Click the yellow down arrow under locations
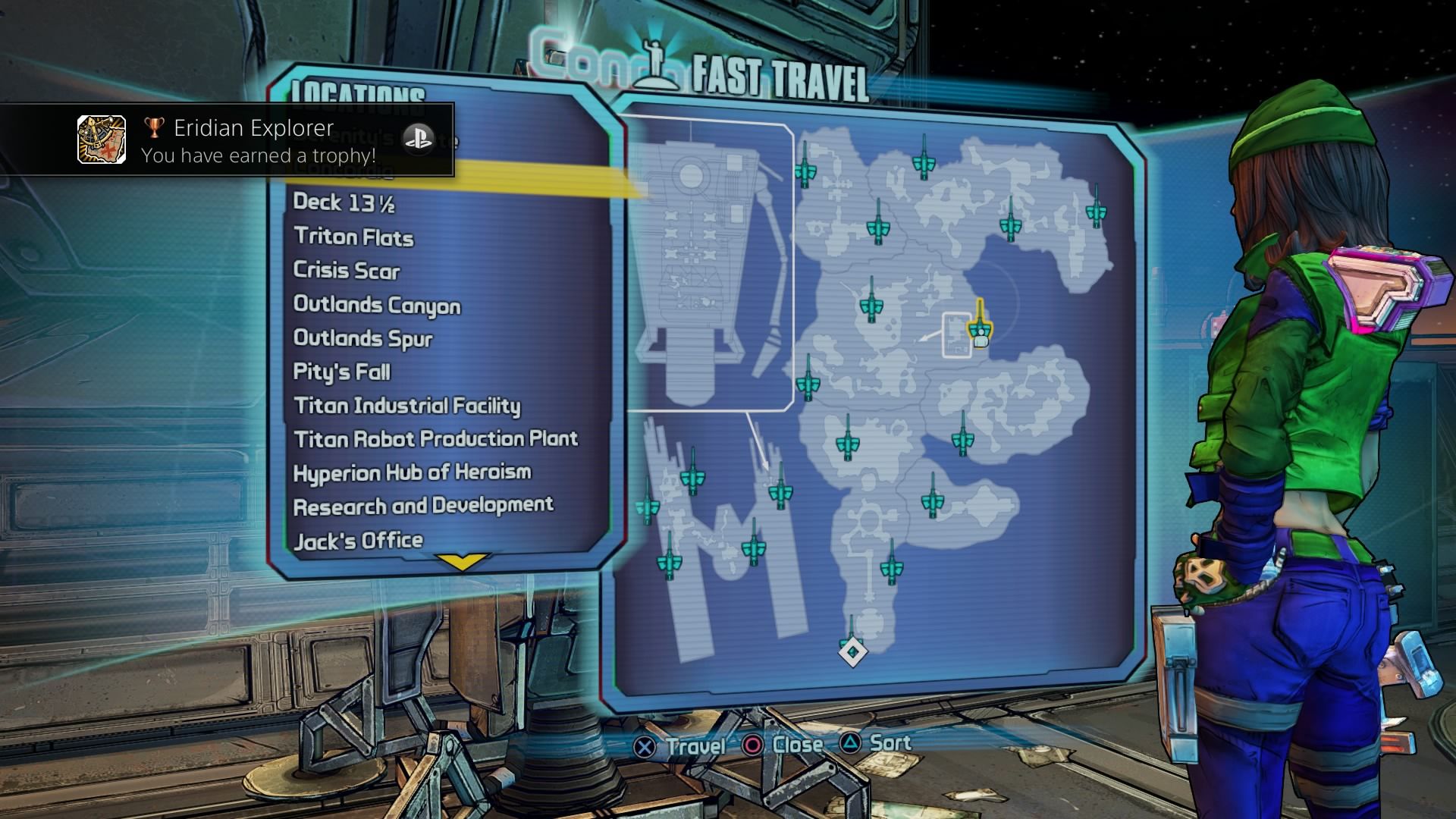 462,562
